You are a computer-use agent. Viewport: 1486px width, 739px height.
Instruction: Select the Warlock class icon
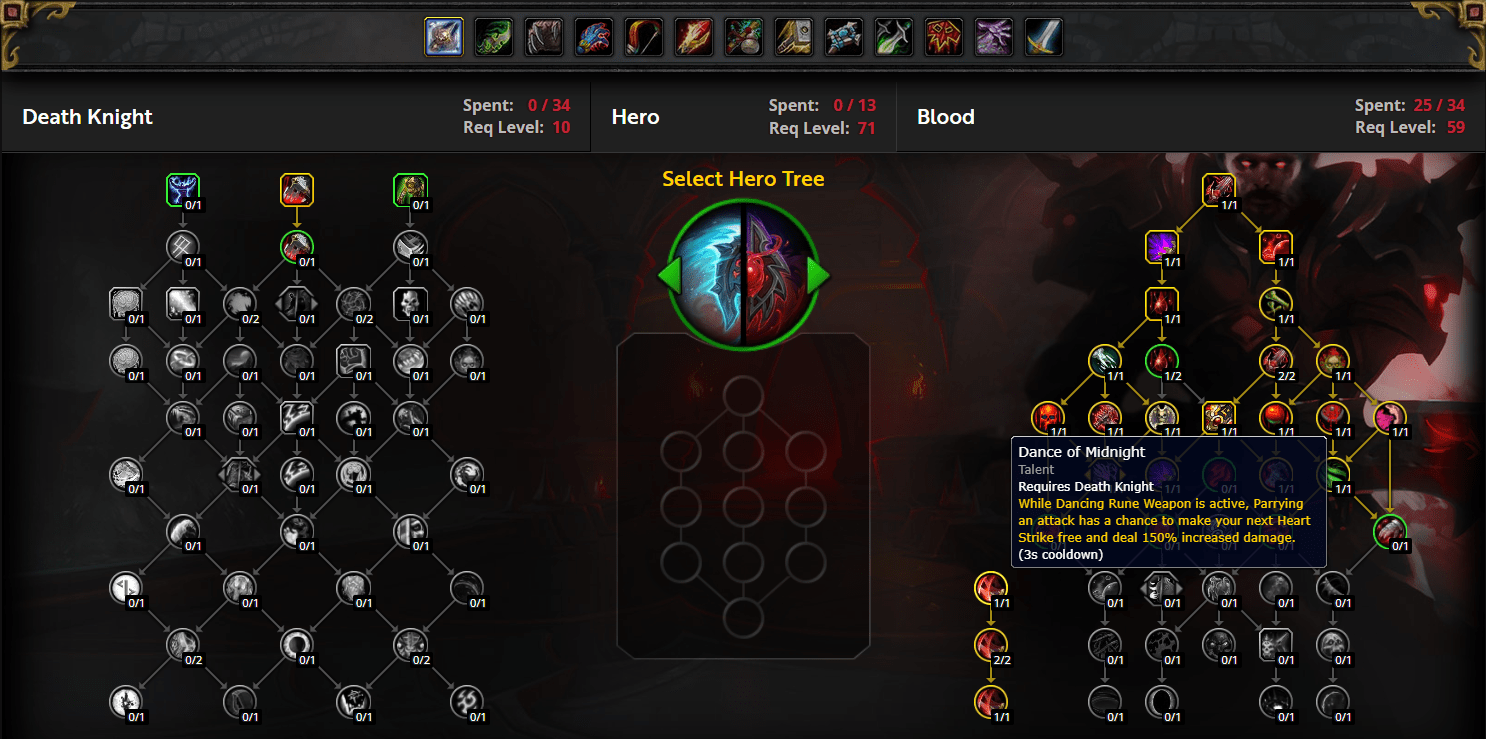pyautogui.click(x=993, y=37)
